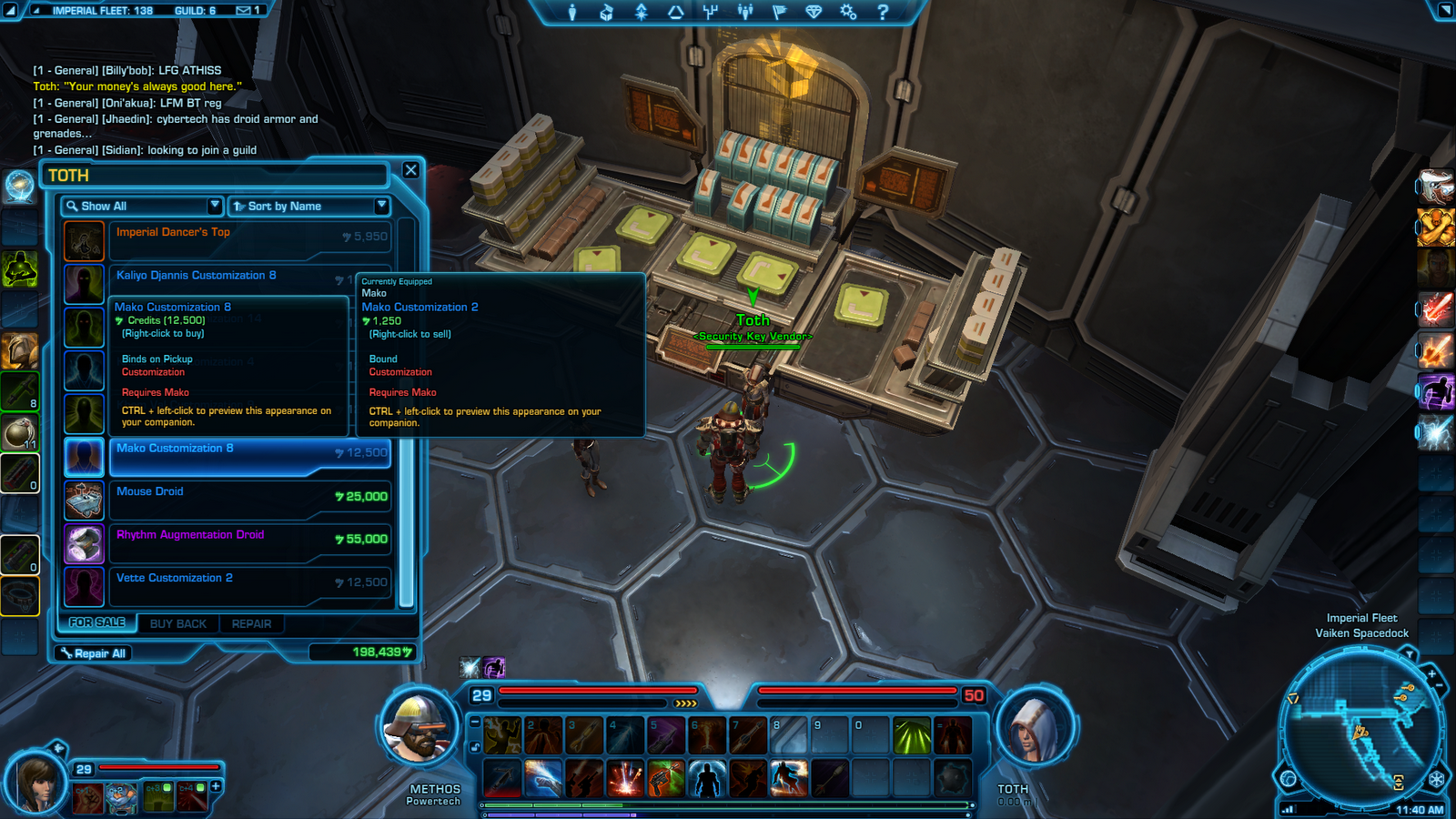Pick the highlighted Mako Customization 8 row

coord(248,456)
